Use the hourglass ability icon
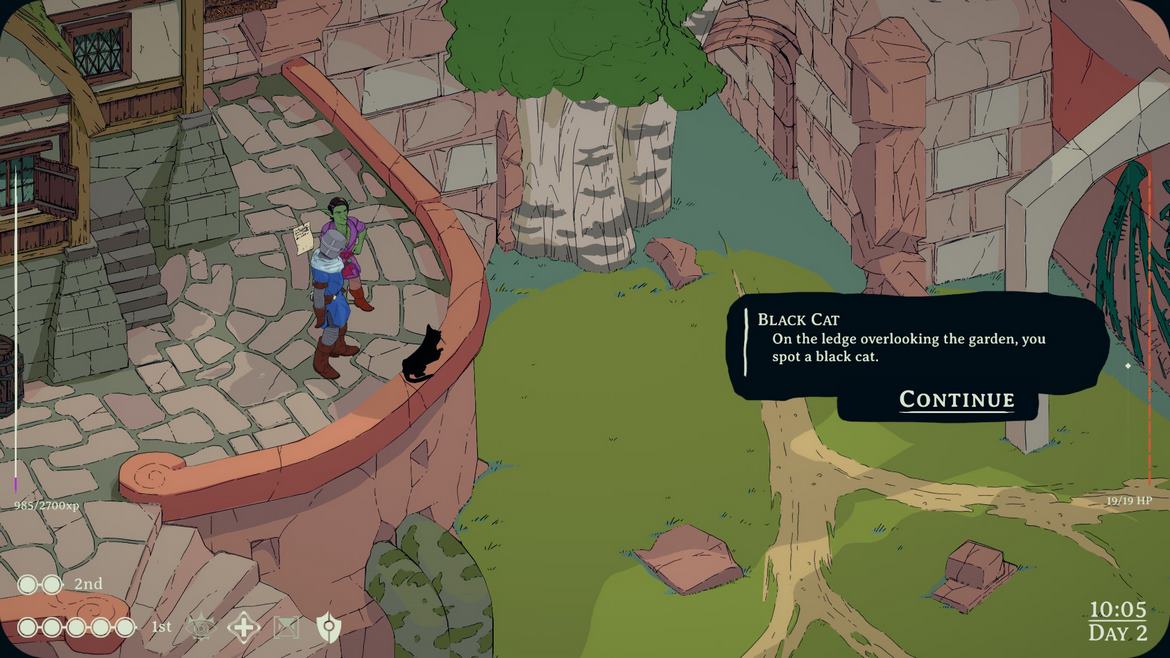This screenshot has height=658, width=1170. 286,627
